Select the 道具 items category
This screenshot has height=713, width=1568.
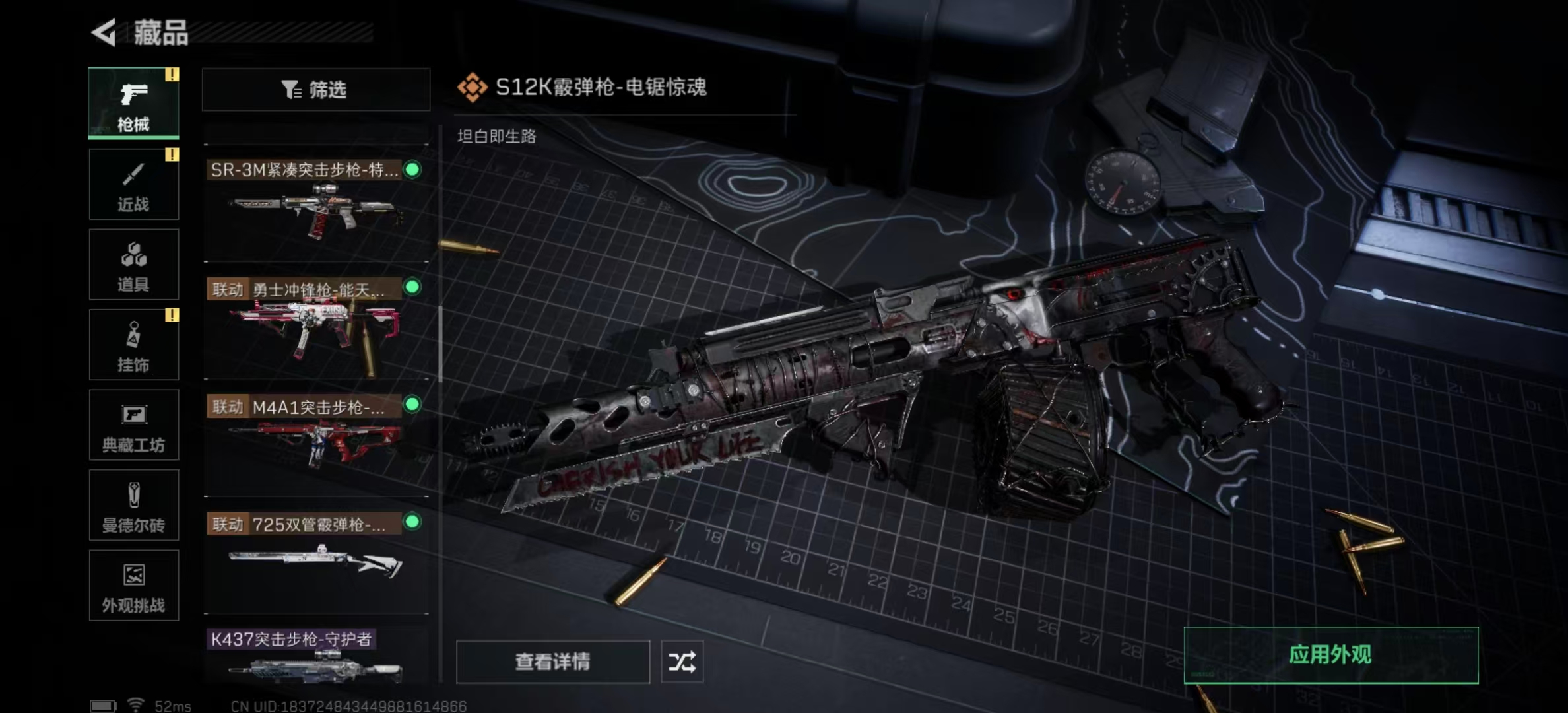click(133, 265)
